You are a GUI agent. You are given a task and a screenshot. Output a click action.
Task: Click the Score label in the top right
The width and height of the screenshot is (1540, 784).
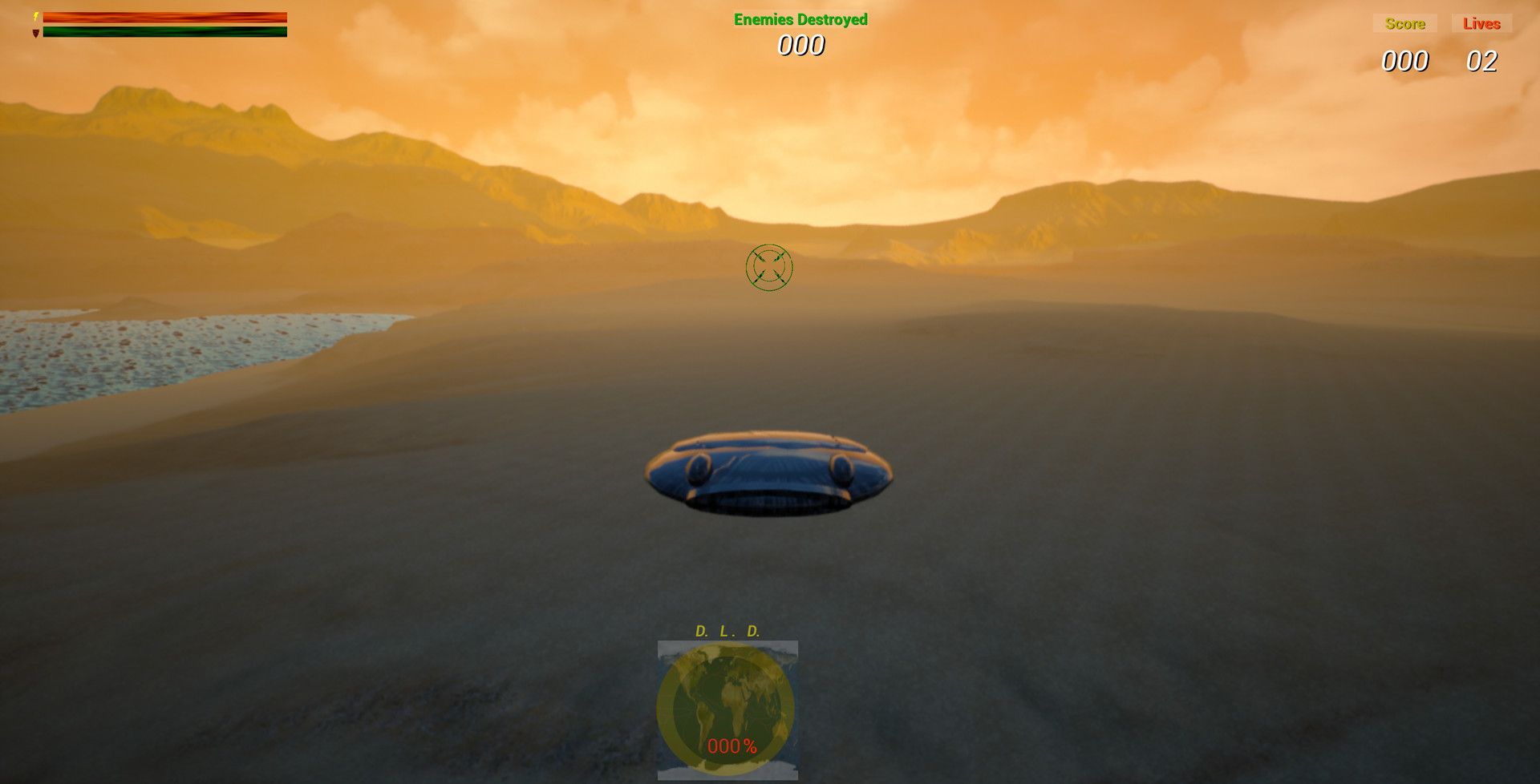tap(1404, 23)
